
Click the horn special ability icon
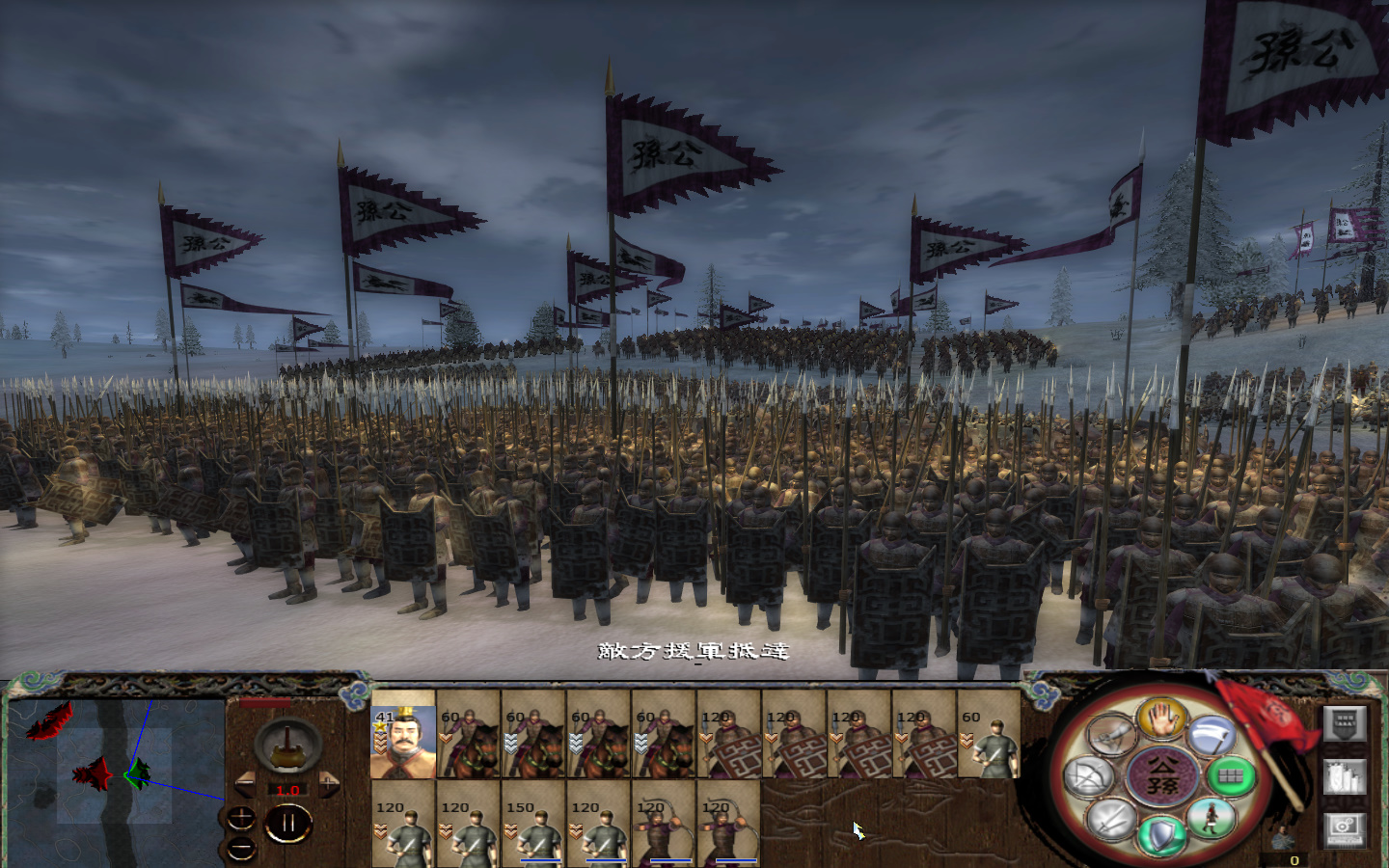coord(1111,735)
